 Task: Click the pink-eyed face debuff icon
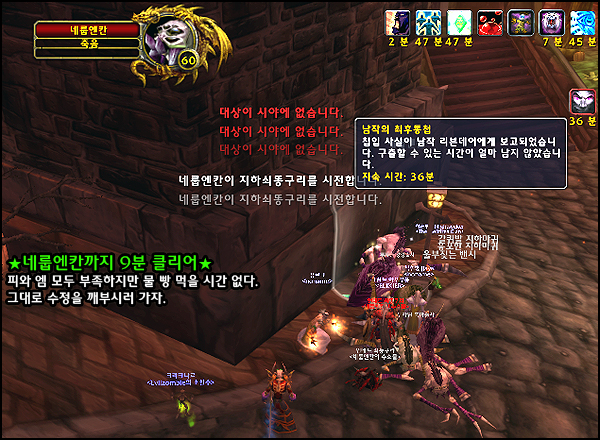[x=581, y=101]
